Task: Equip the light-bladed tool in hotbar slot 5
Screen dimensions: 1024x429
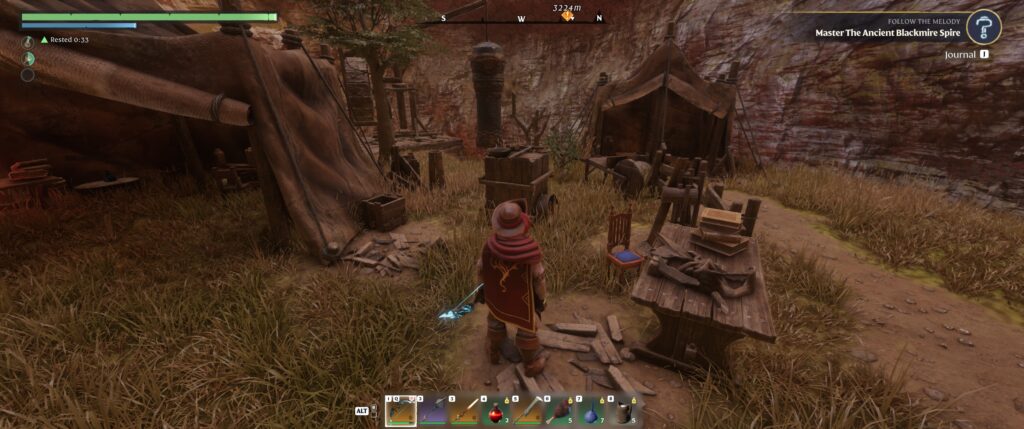Action: (529, 411)
